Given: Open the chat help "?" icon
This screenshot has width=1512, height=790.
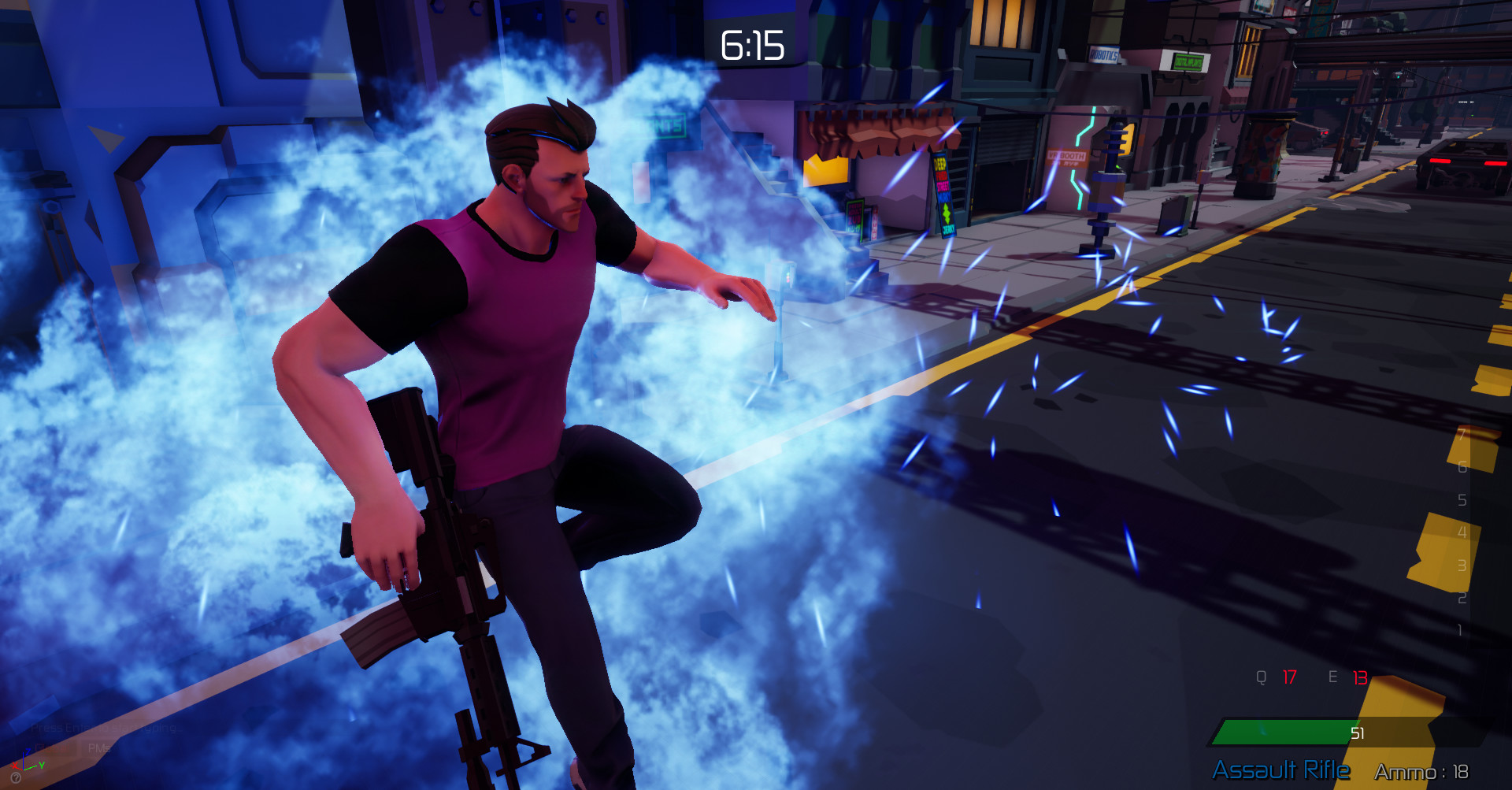Looking at the screenshot, I should tap(16, 778).
